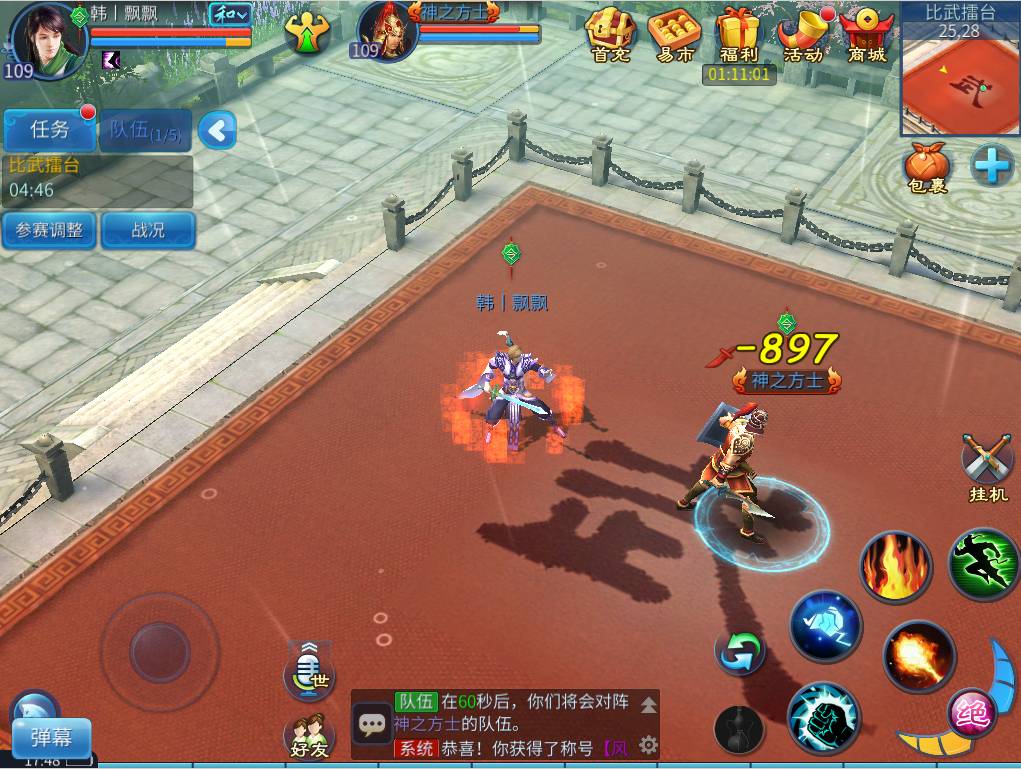Toggle 挂机 auto-battle crossed swords
1021x769 pixels.
pos(987,465)
